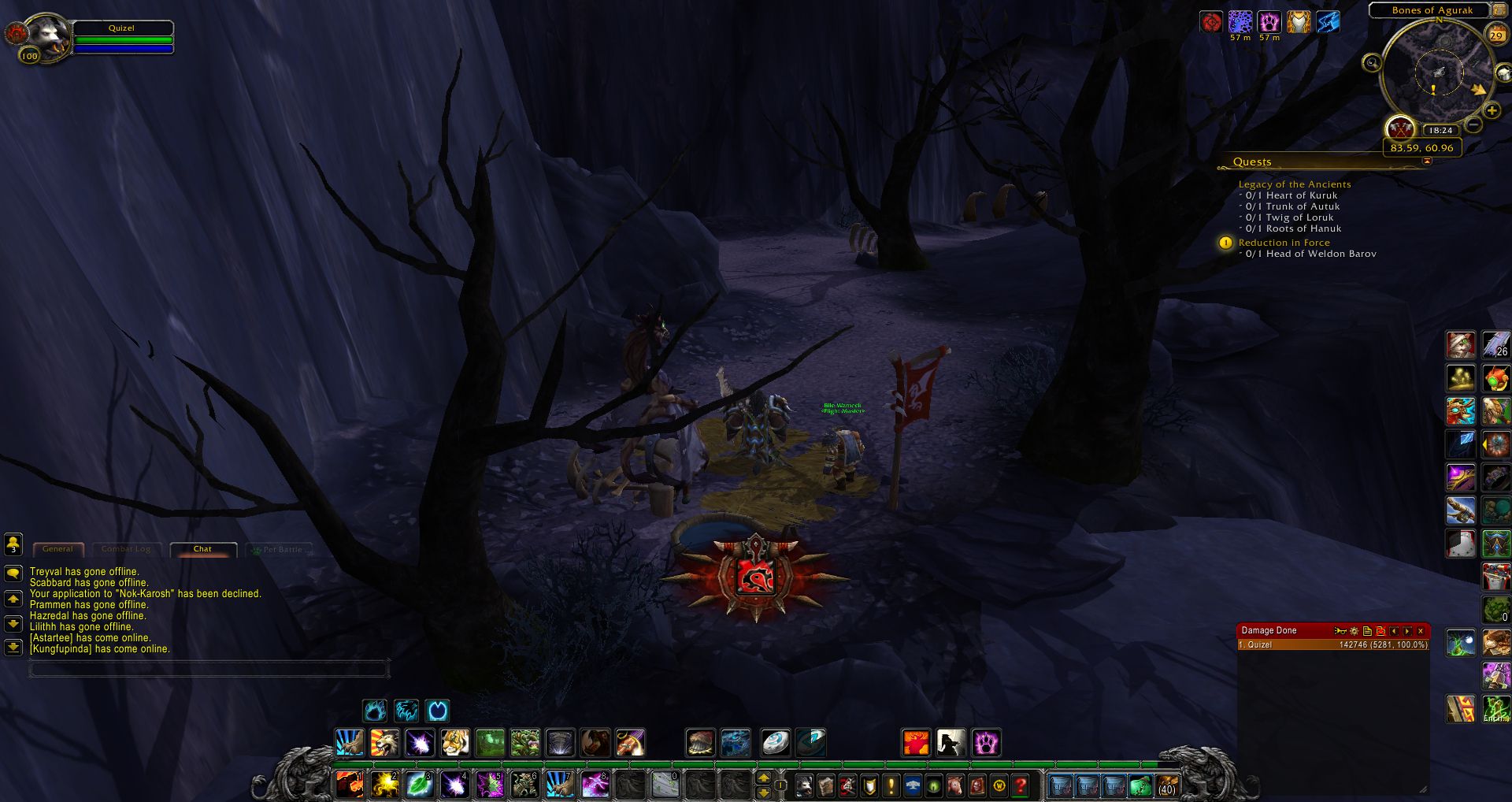Toggle the action bar page up arrow
This screenshot has width=1512, height=802.
point(764,778)
